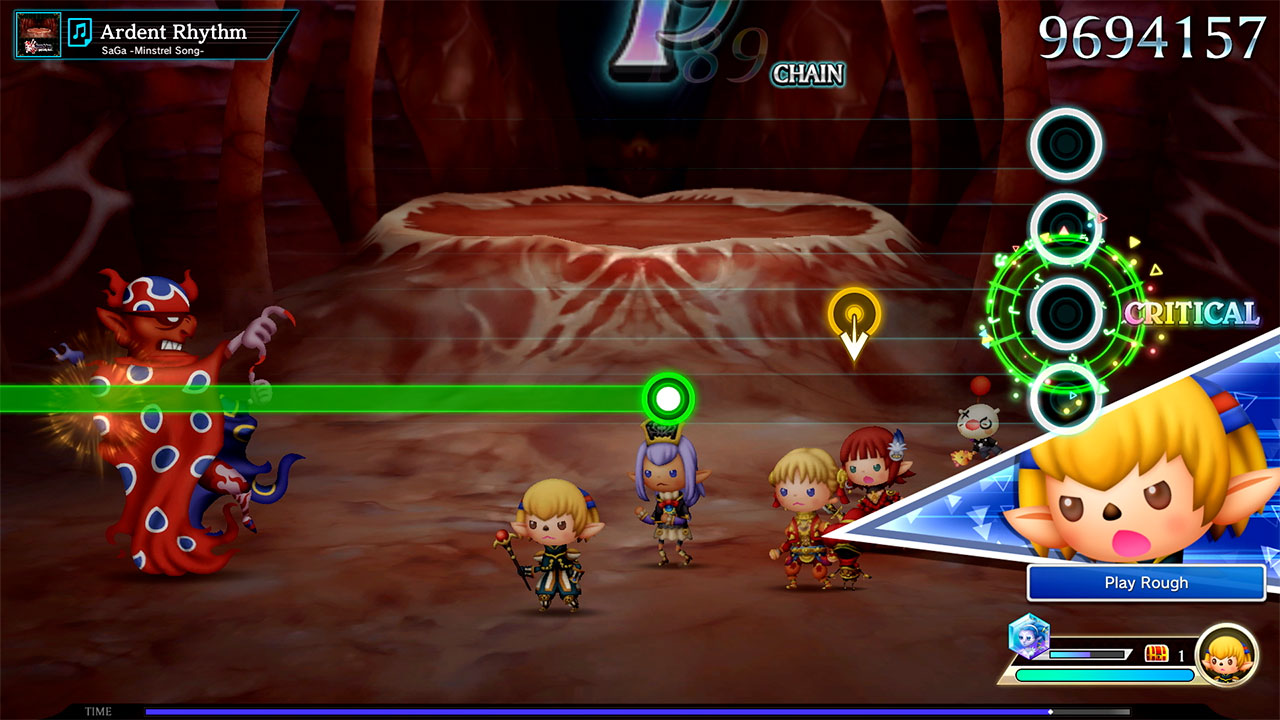Tap the green hold note head
Screen dimensions: 1280x720
pyautogui.click(x=668, y=399)
